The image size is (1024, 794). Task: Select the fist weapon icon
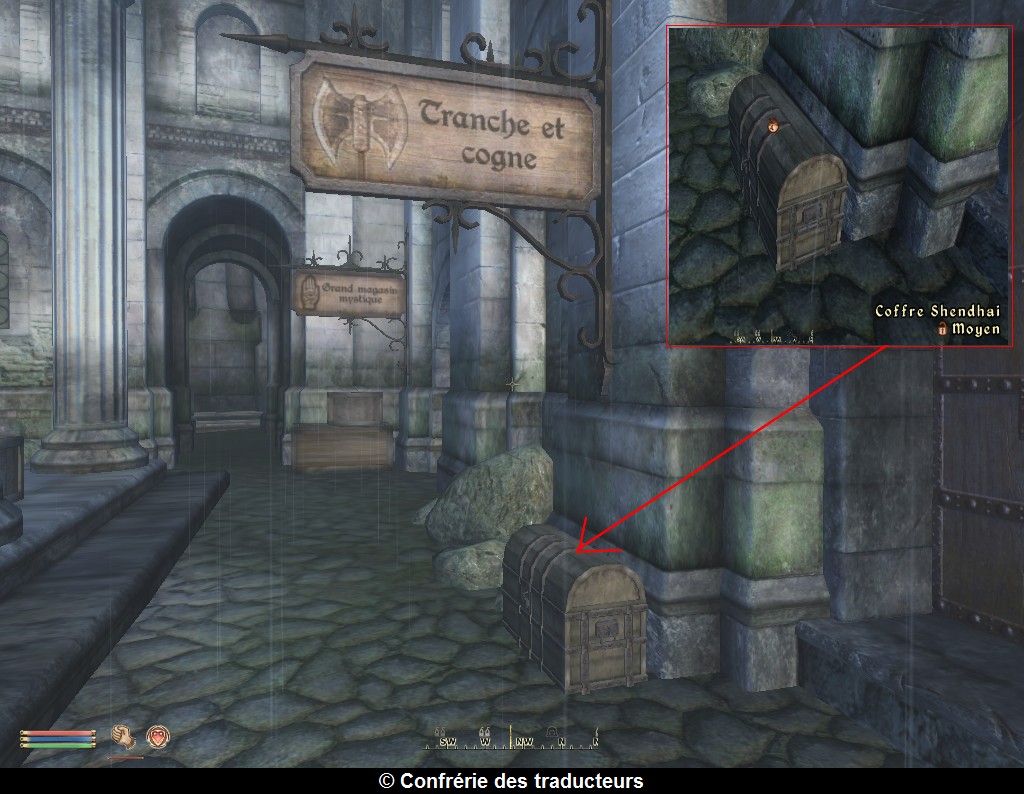click(x=124, y=737)
